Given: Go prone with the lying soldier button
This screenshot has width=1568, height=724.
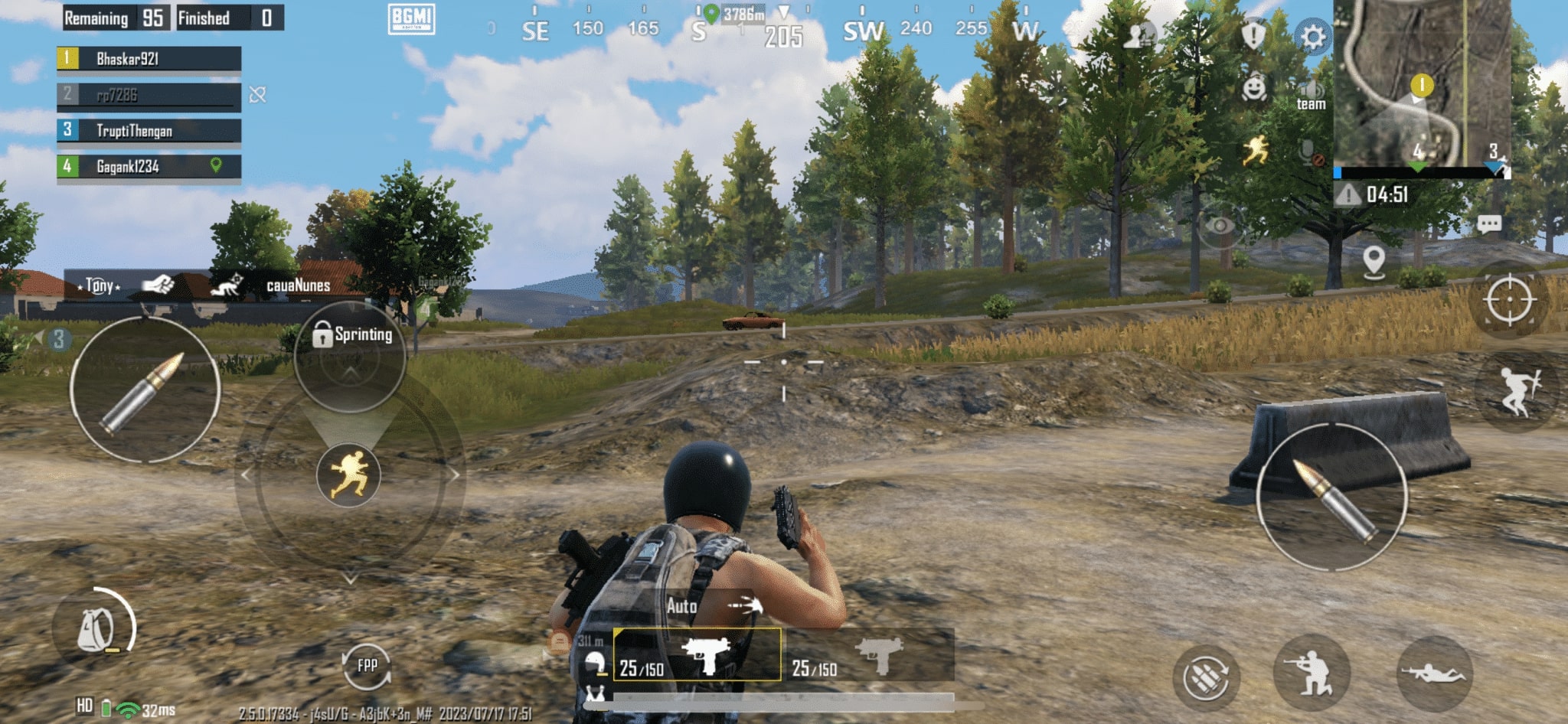Looking at the screenshot, I should 1434,673.
